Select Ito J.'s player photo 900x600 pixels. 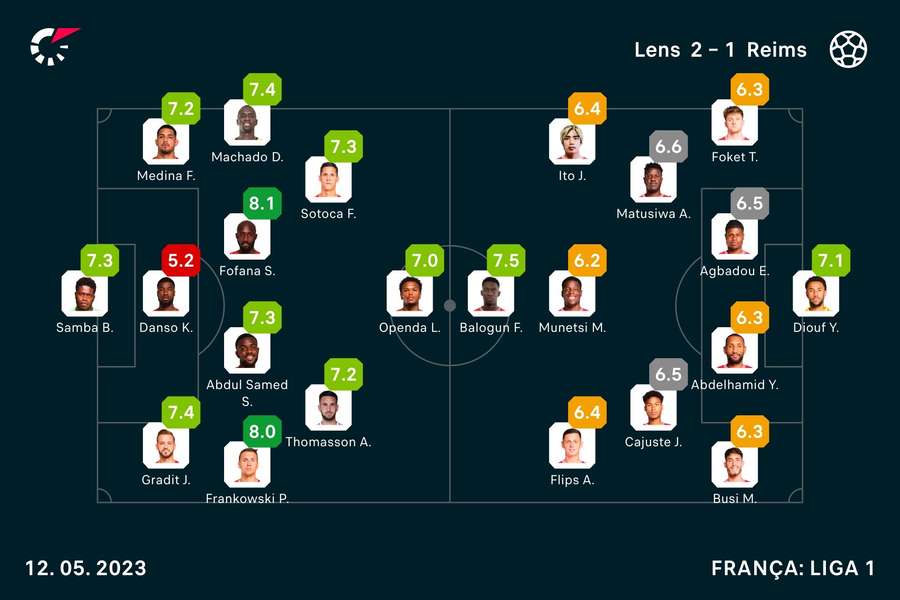click(572, 141)
